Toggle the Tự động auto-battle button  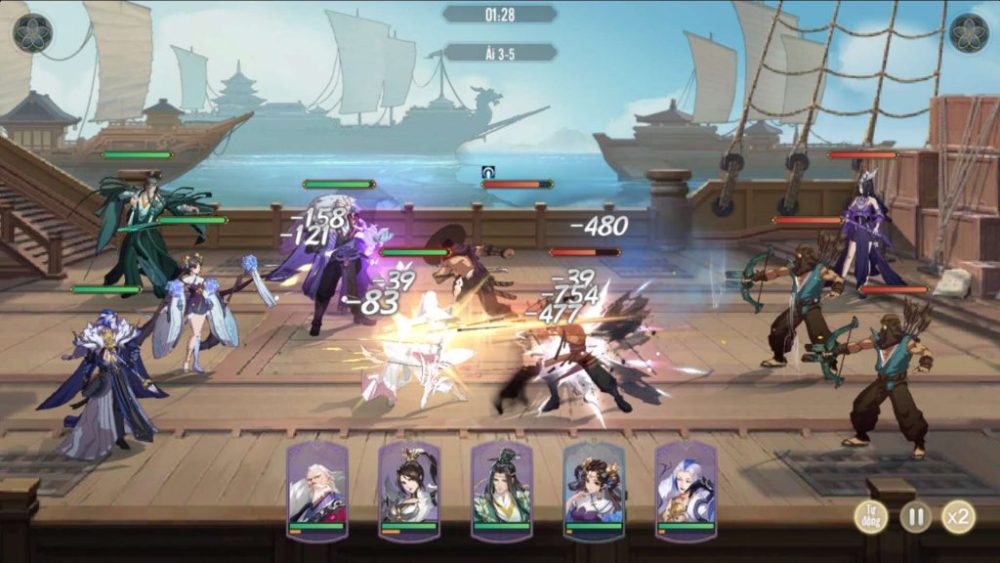point(870,516)
